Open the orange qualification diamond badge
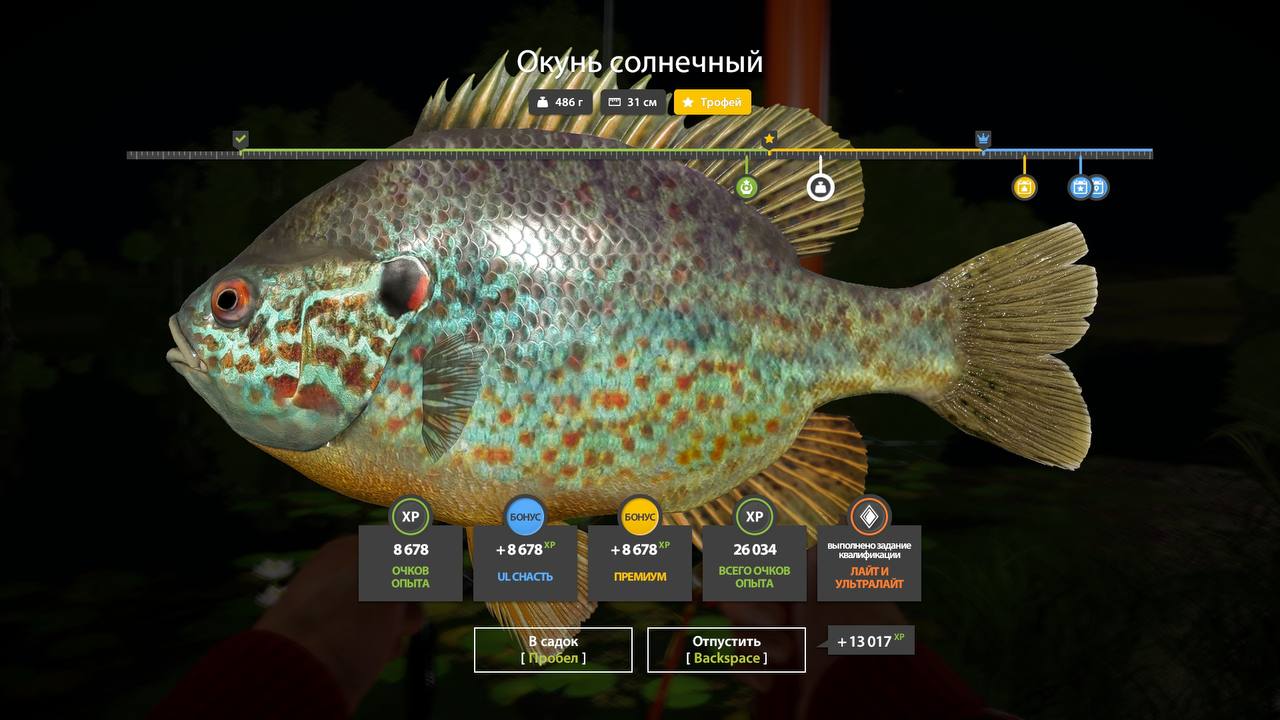 click(868, 517)
